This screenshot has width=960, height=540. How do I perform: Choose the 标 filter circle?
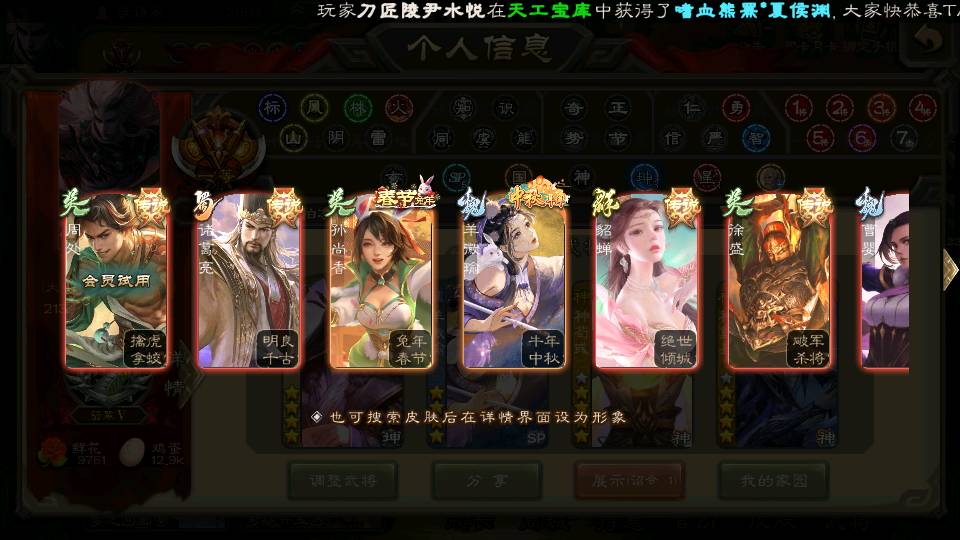(x=272, y=107)
